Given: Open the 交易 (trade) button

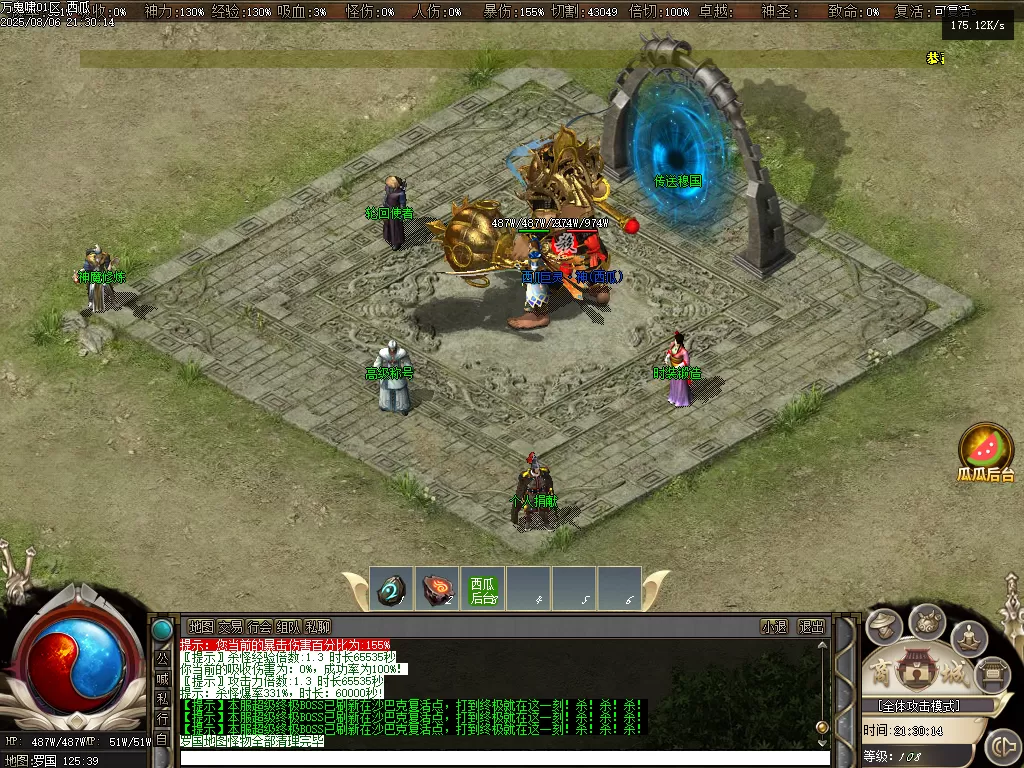Looking at the screenshot, I should [x=230, y=627].
